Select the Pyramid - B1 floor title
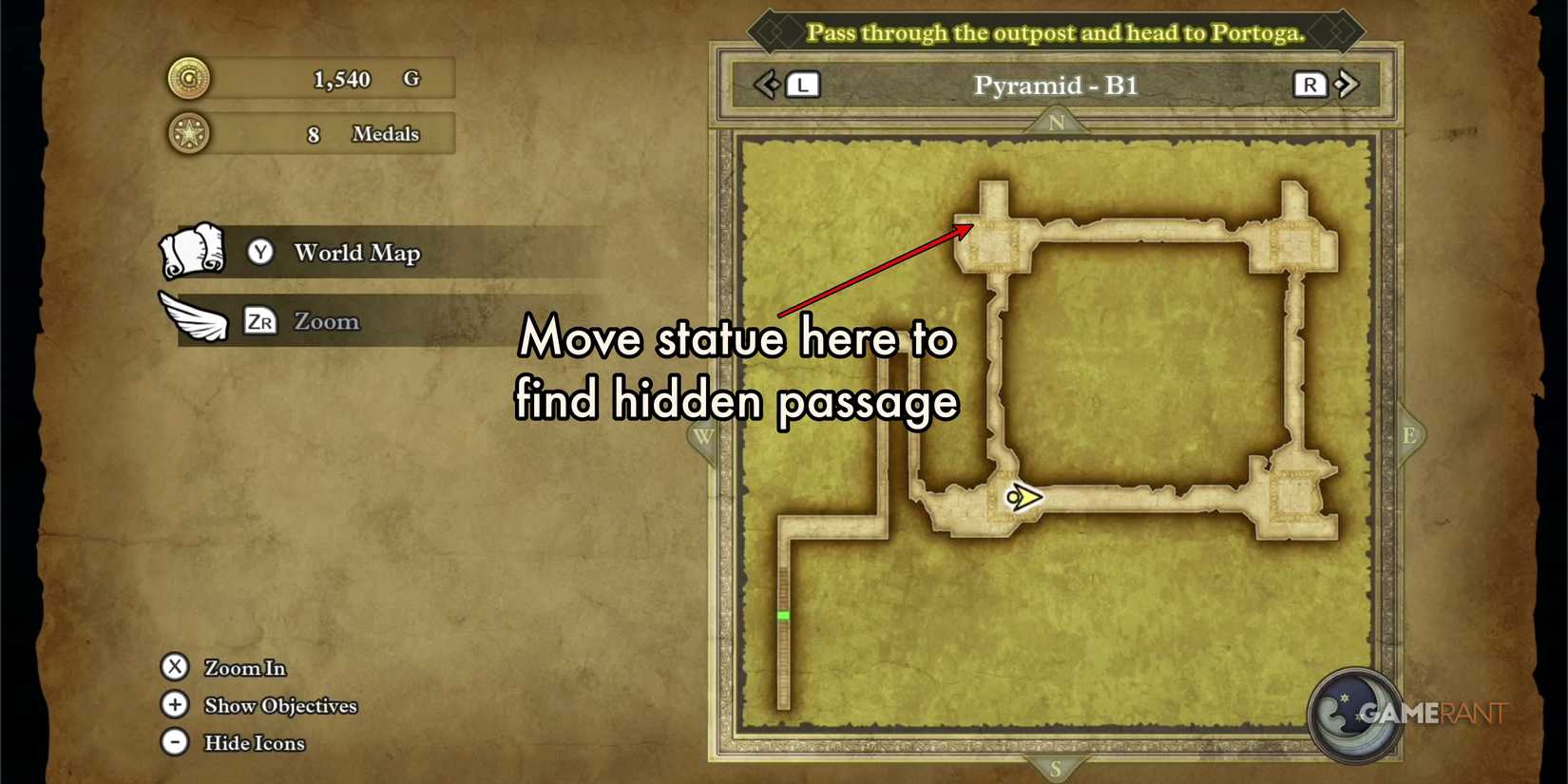Screen dimensions: 1568x784 [1054, 85]
